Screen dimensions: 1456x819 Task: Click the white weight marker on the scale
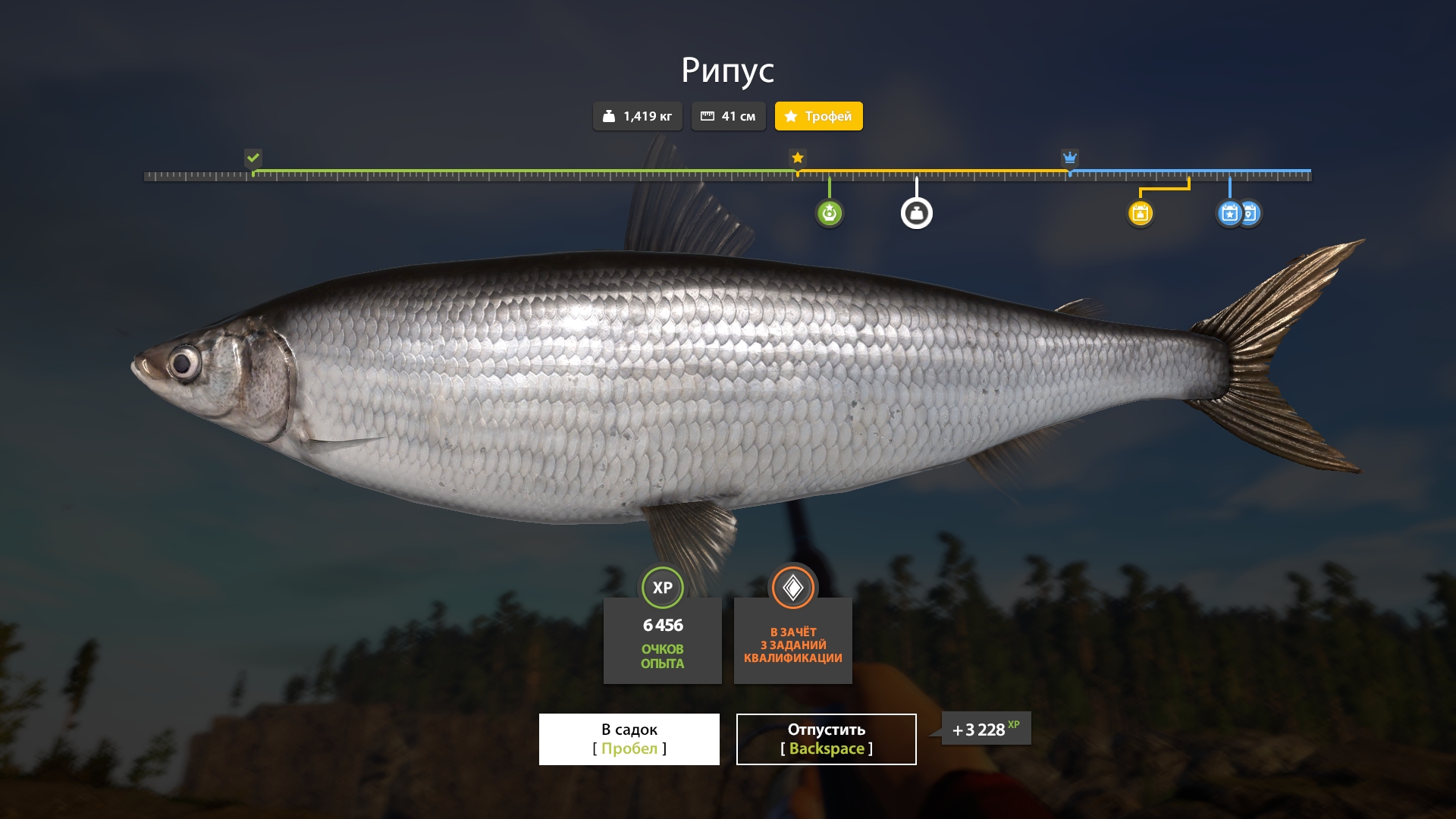(x=916, y=213)
